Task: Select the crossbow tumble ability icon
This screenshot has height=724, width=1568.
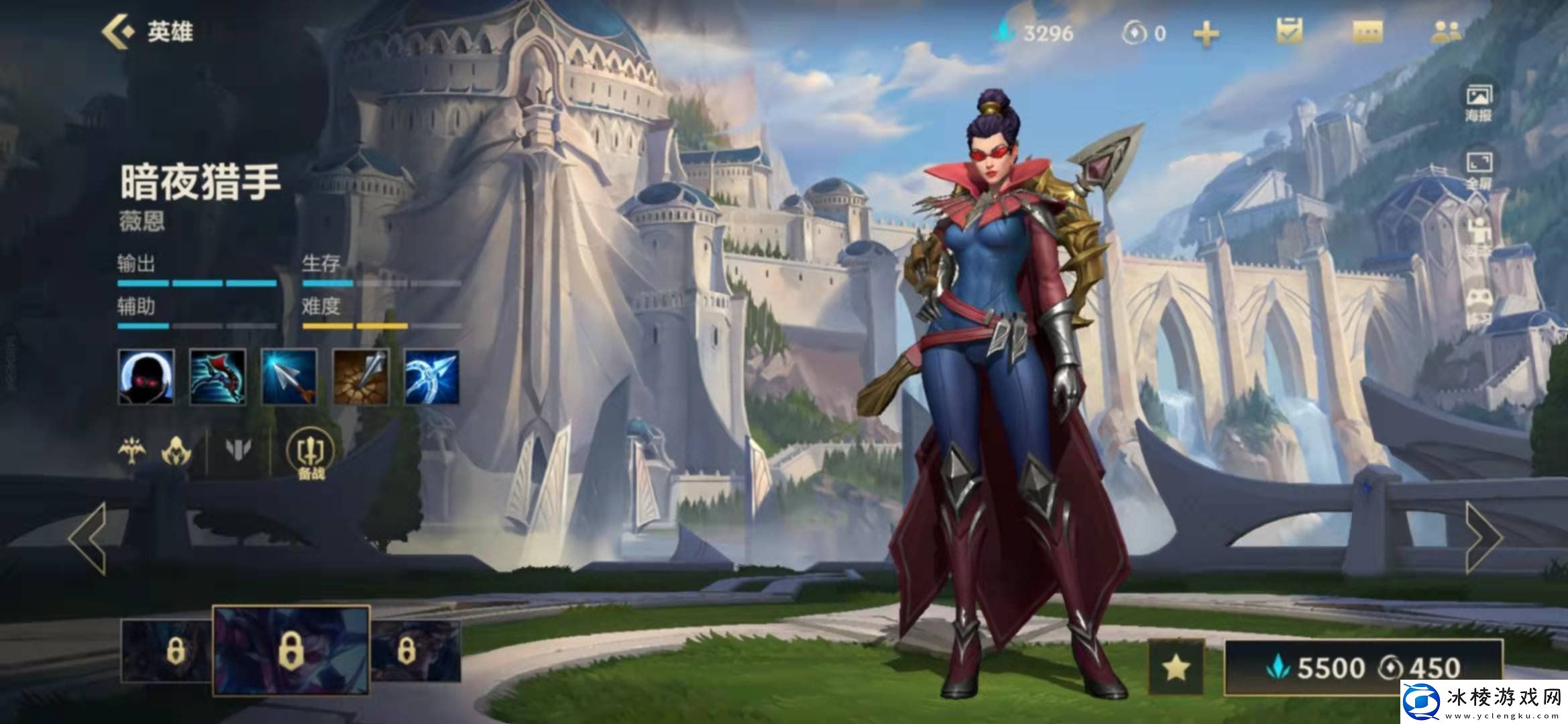Action: pyautogui.click(x=218, y=376)
